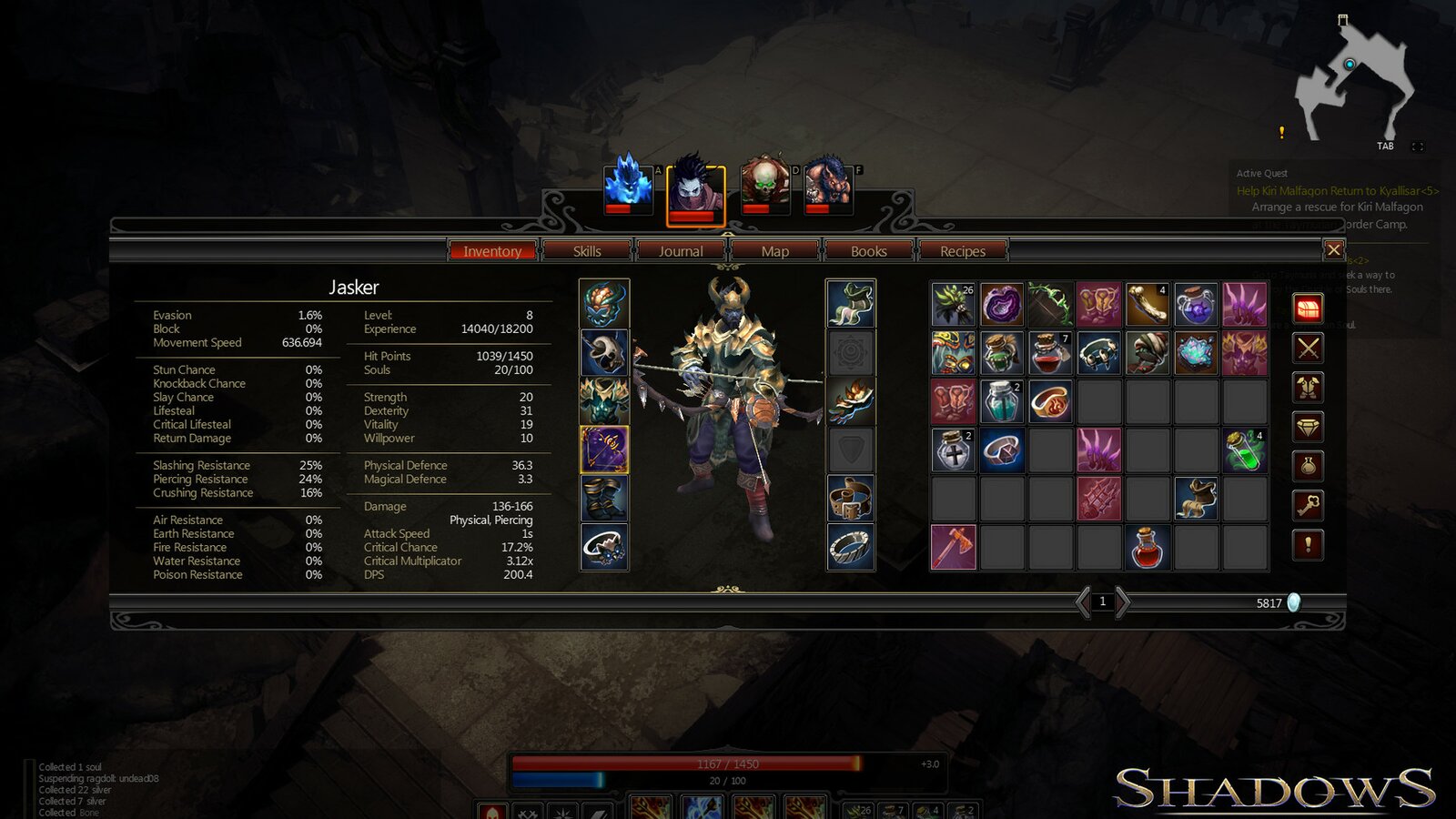Filter inventory by jewelry with the gem icon
This screenshot has height=819, width=1456.
[x=1308, y=427]
